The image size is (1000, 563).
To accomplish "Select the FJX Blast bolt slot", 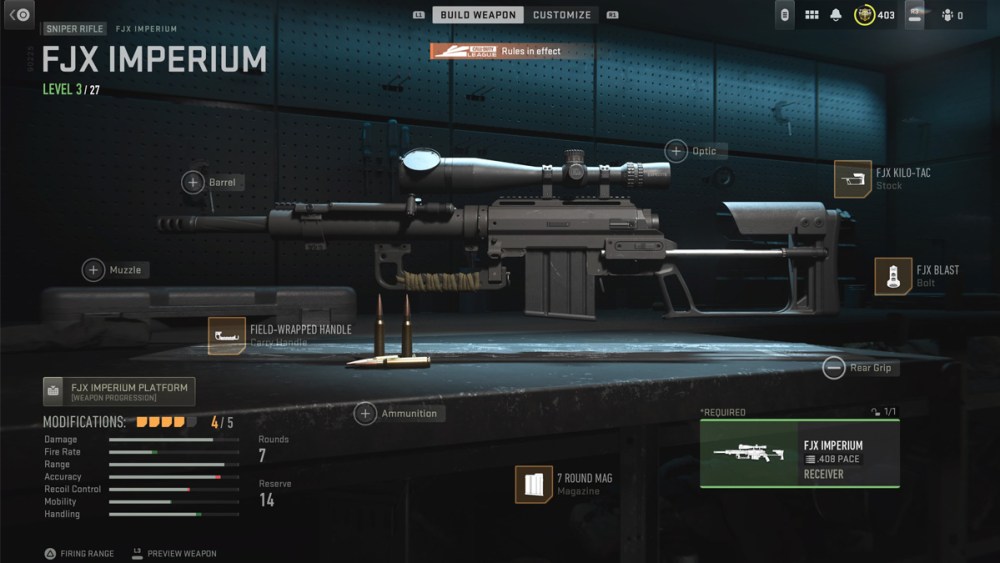I will pos(893,276).
